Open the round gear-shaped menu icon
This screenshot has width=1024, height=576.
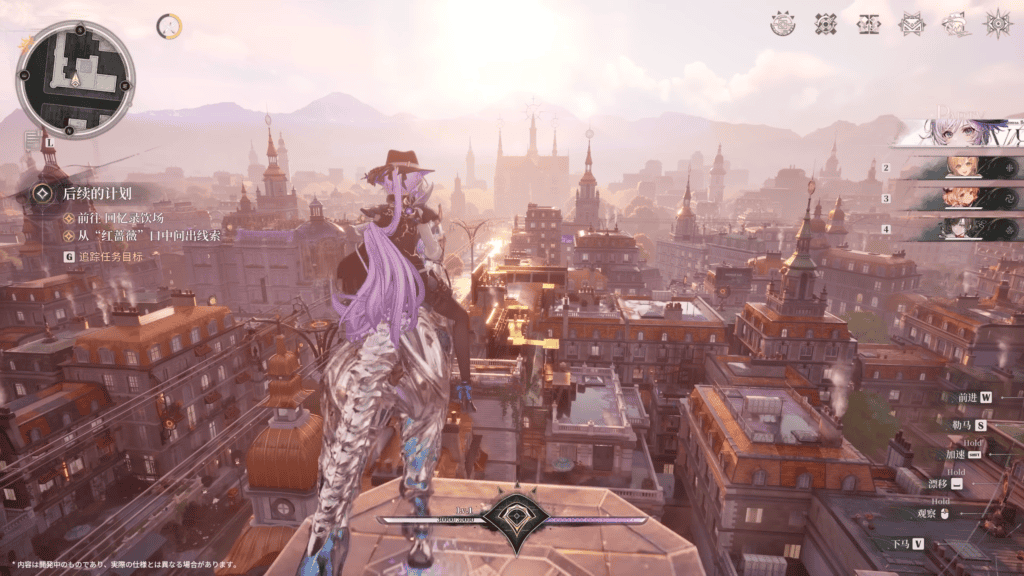click(783, 24)
